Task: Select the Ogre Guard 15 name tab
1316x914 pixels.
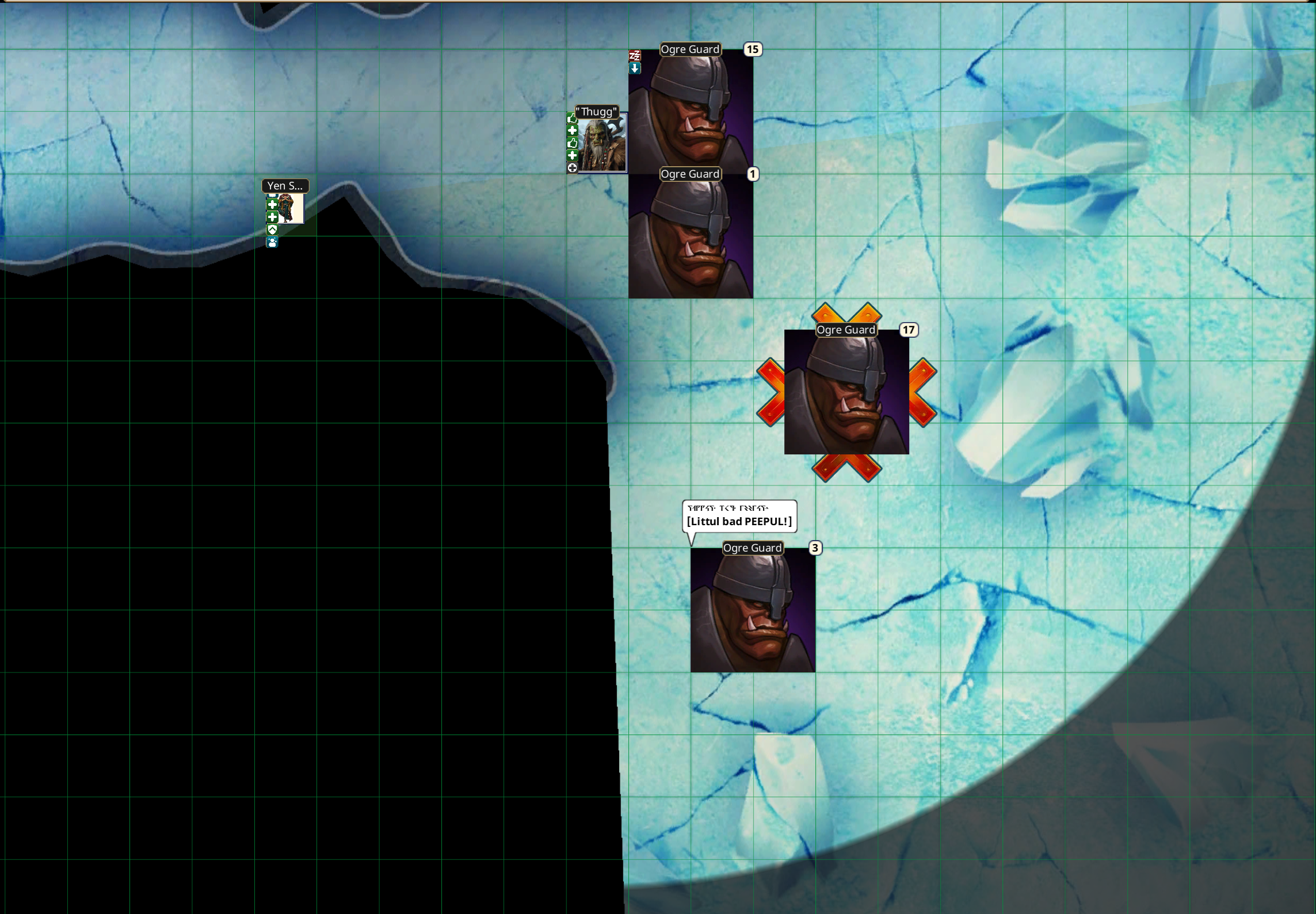Action: 690,49
